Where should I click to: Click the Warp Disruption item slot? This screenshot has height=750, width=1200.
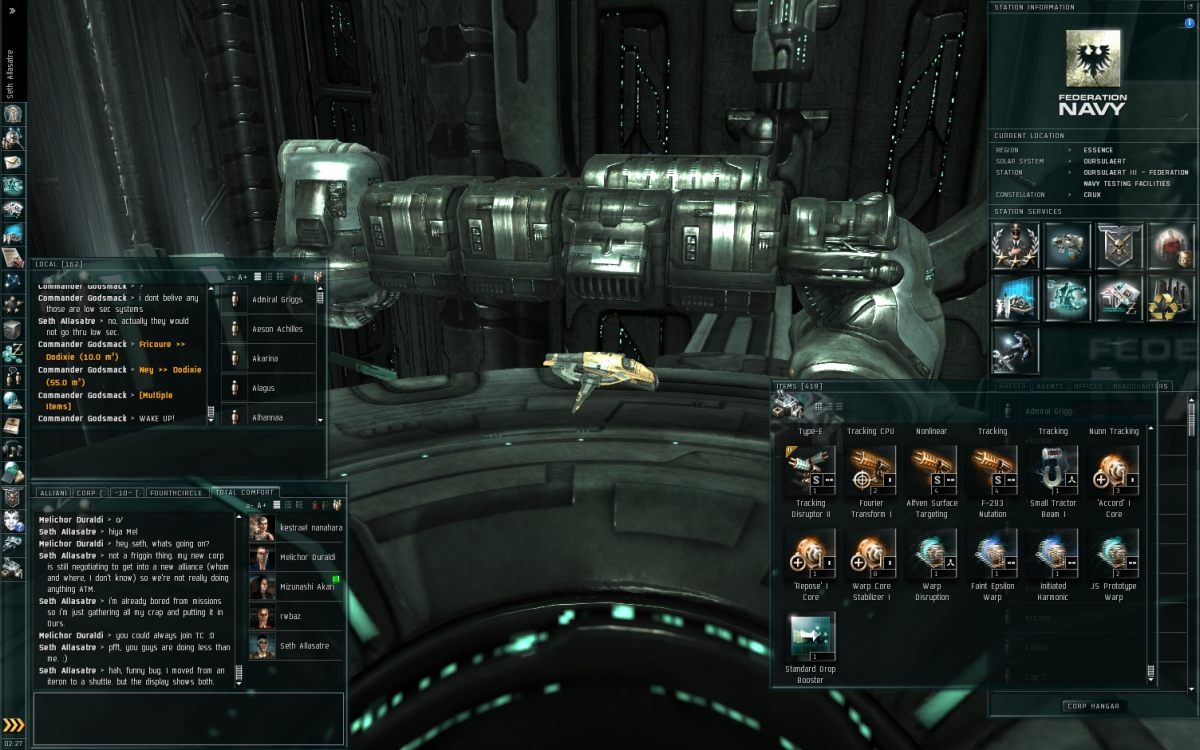[932, 554]
